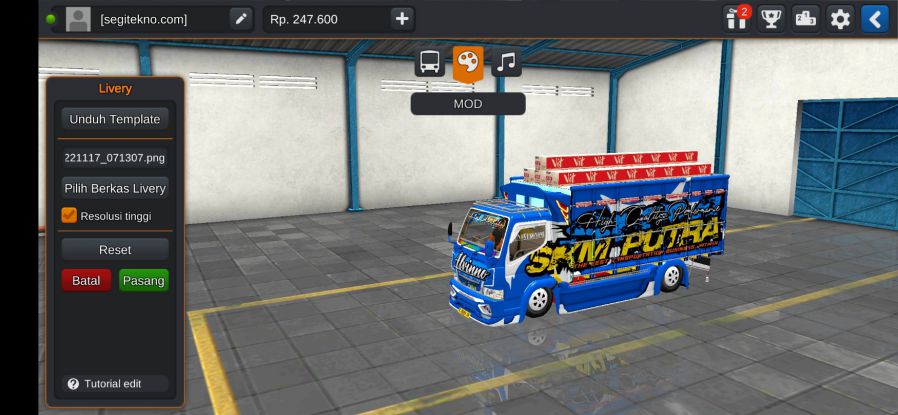Open the Tutorial edit help
This screenshot has width=898, height=415.
tap(105, 384)
